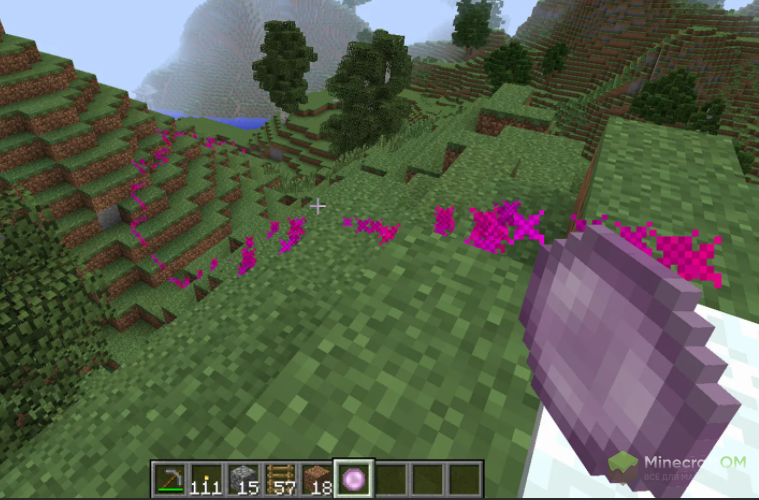This screenshot has width=759, height=500.
Task: Select the pickaxe hotbar slot
Action: tap(170, 477)
